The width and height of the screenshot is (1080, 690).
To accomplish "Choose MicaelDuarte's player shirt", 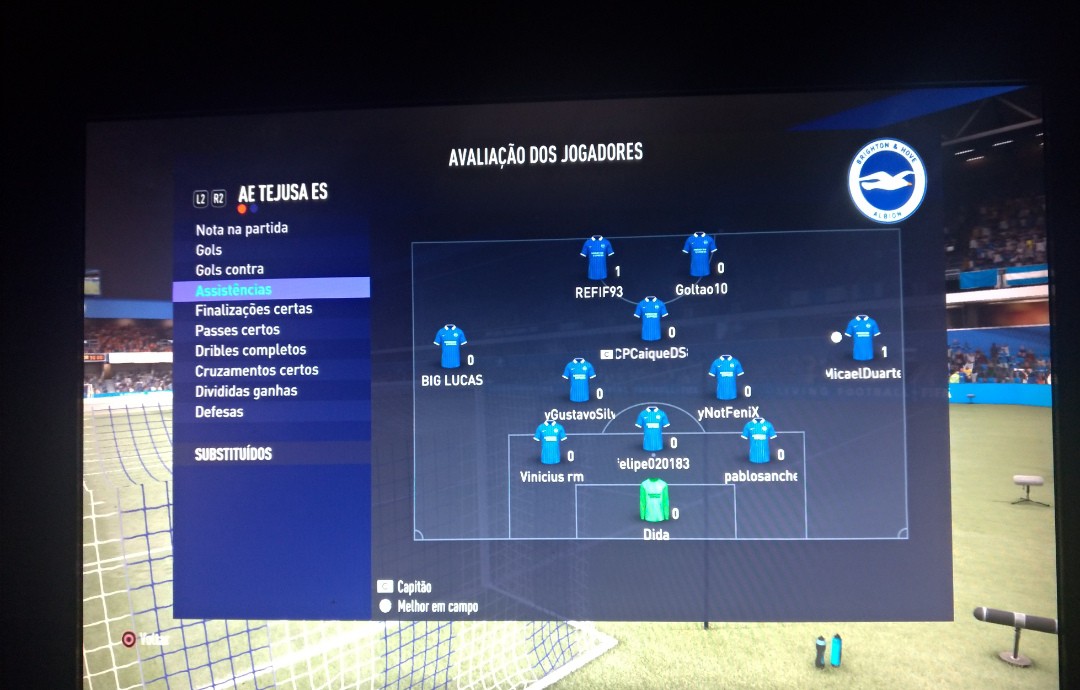I will 862,338.
